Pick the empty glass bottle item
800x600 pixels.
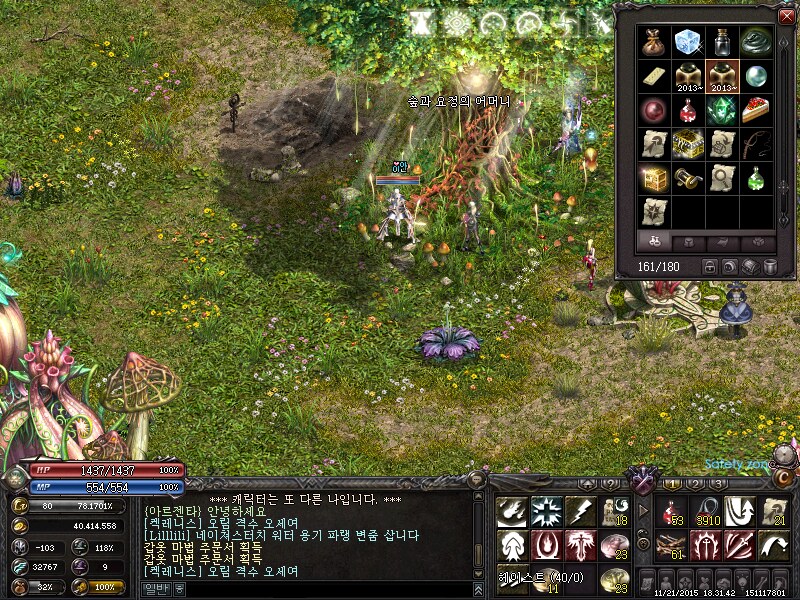point(722,42)
